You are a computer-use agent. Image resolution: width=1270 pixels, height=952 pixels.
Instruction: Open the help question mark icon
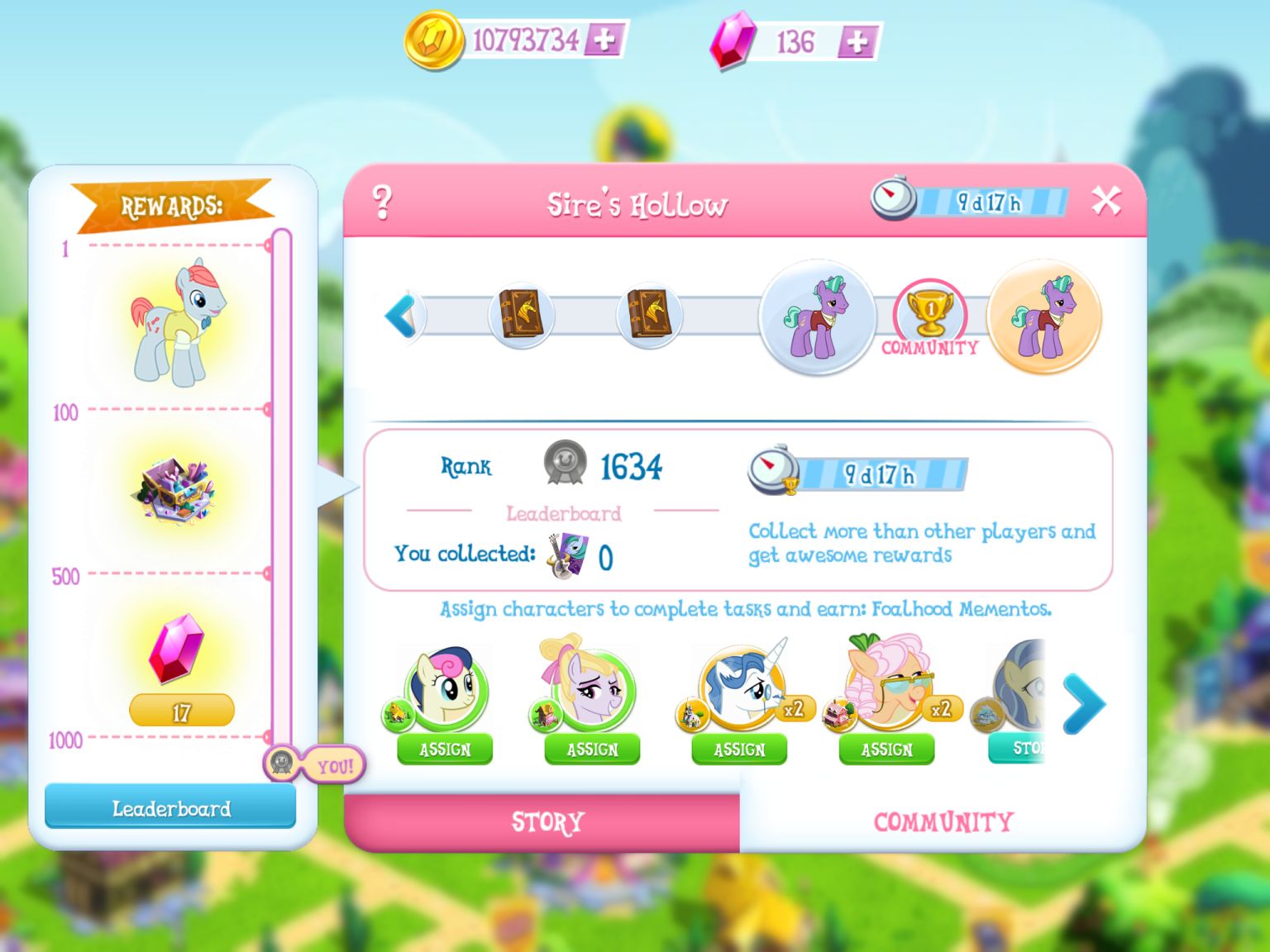coord(382,200)
